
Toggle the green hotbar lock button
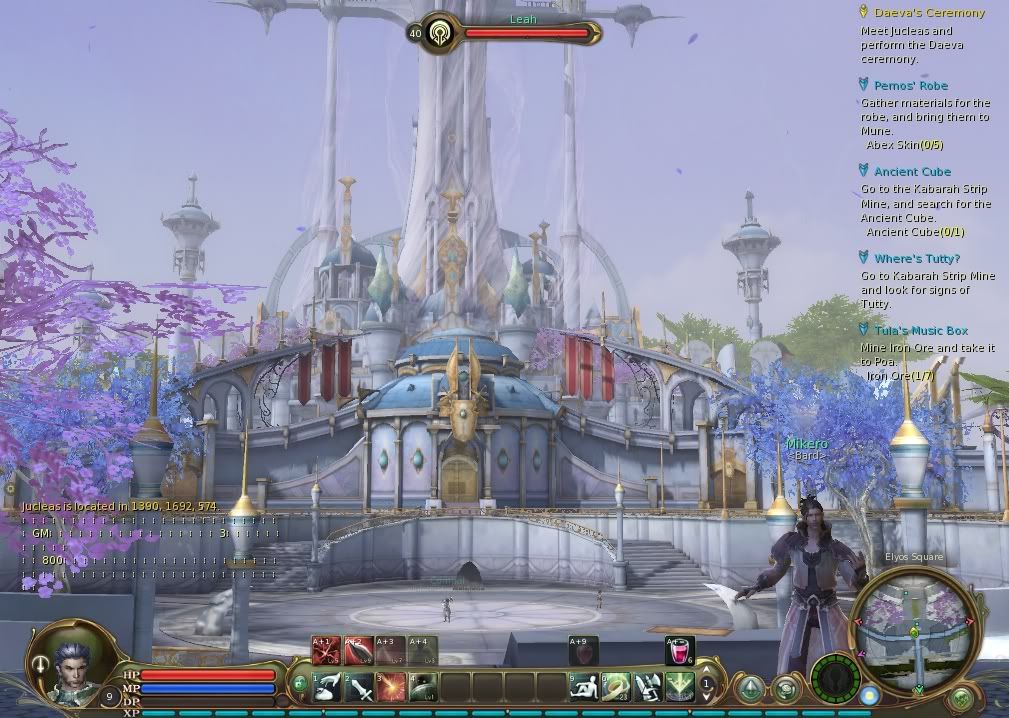coord(299,684)
